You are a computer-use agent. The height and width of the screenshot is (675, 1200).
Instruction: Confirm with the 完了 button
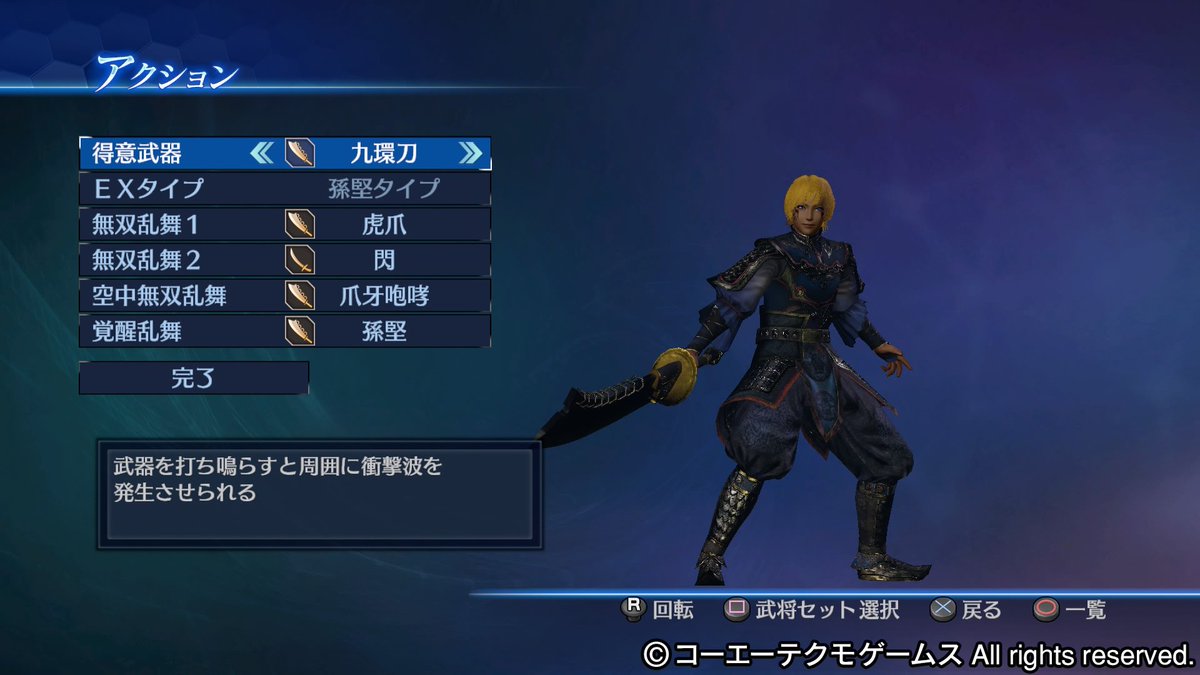coord(194,378)
